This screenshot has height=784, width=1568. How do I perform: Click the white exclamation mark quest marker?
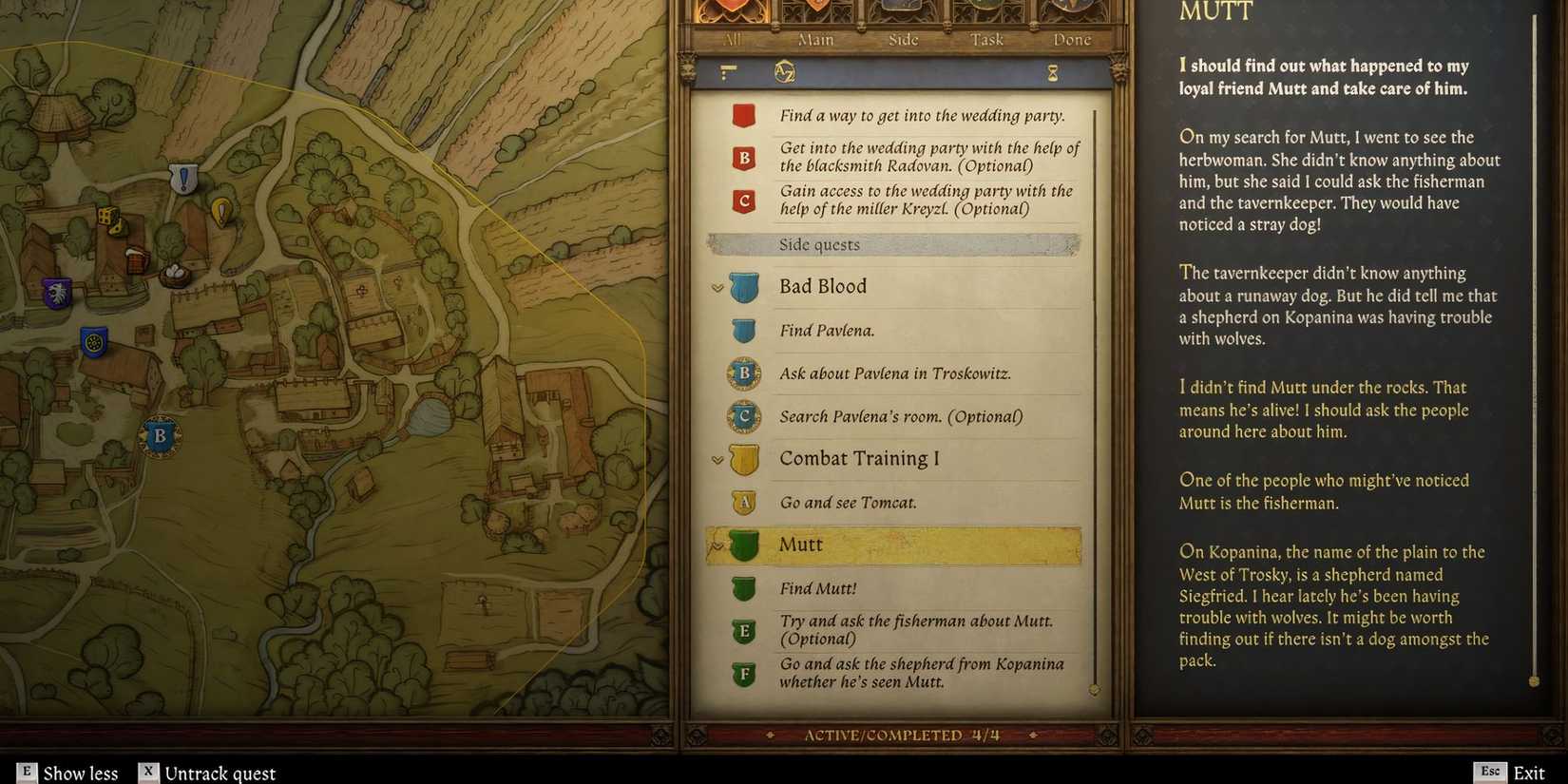pos(182,176)
